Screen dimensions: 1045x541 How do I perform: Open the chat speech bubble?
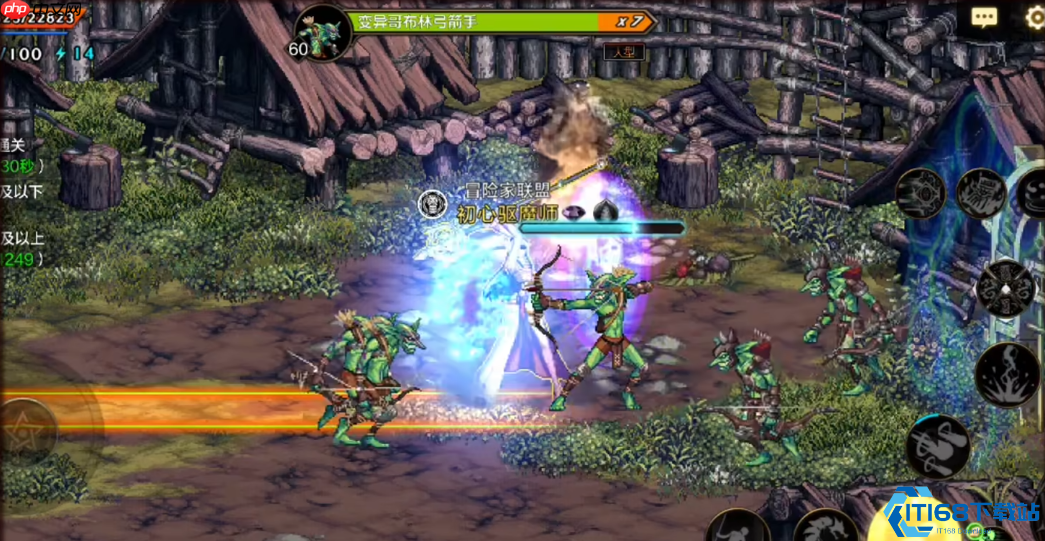(x=984, y=17)
